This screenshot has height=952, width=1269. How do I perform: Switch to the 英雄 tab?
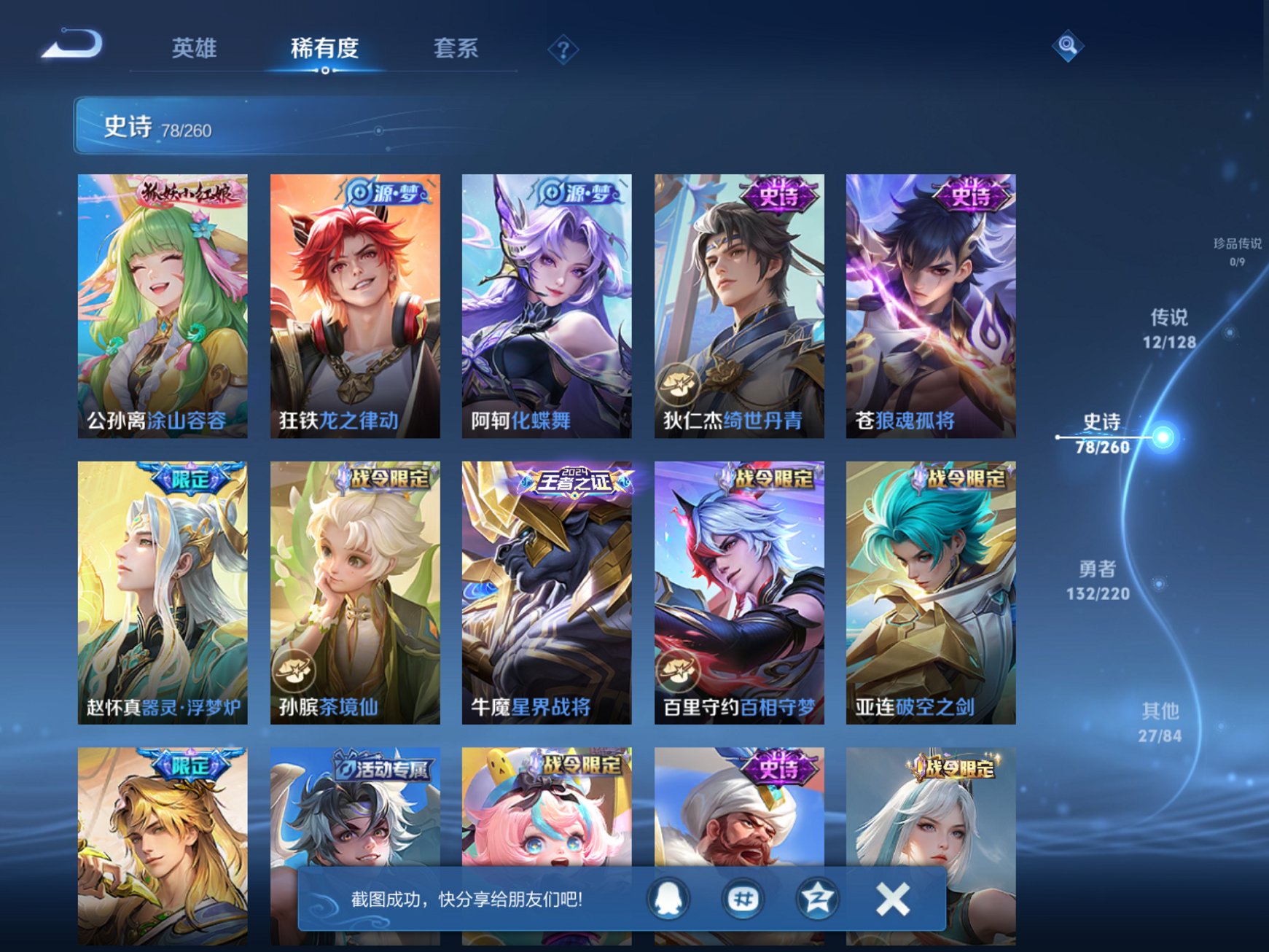(x=193, y=47)
